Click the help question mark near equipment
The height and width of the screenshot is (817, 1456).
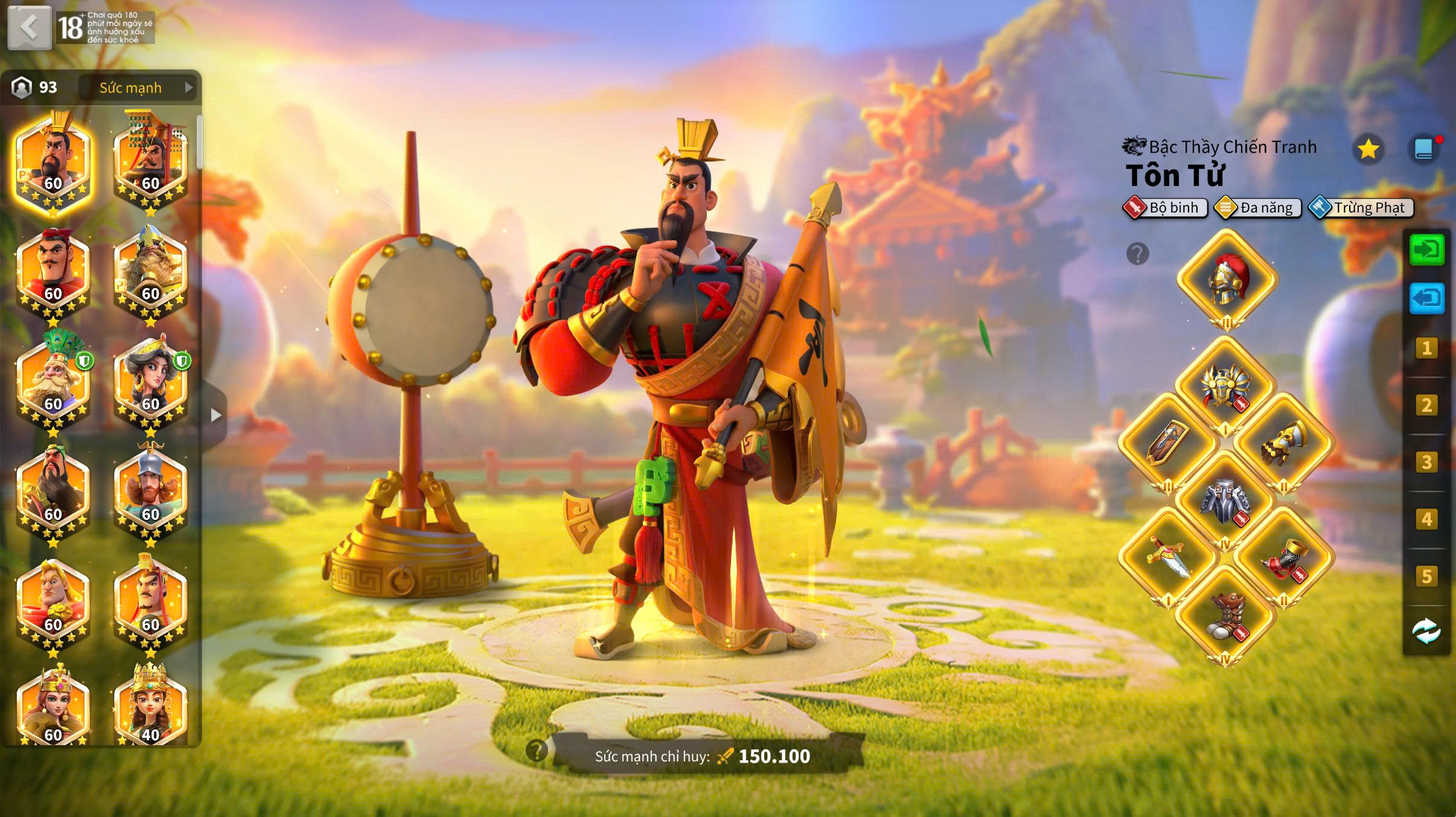pos(1137,254)
